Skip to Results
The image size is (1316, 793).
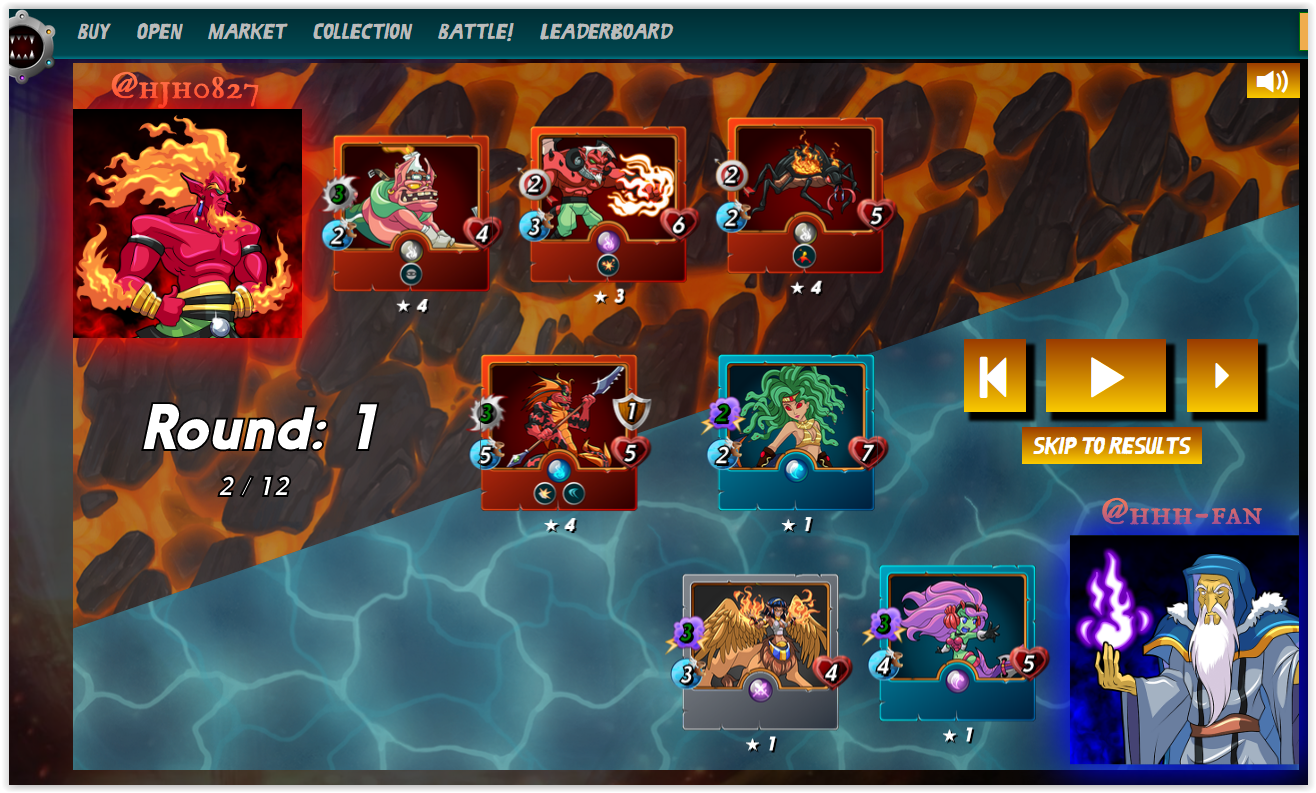(x=1111, y=446)
